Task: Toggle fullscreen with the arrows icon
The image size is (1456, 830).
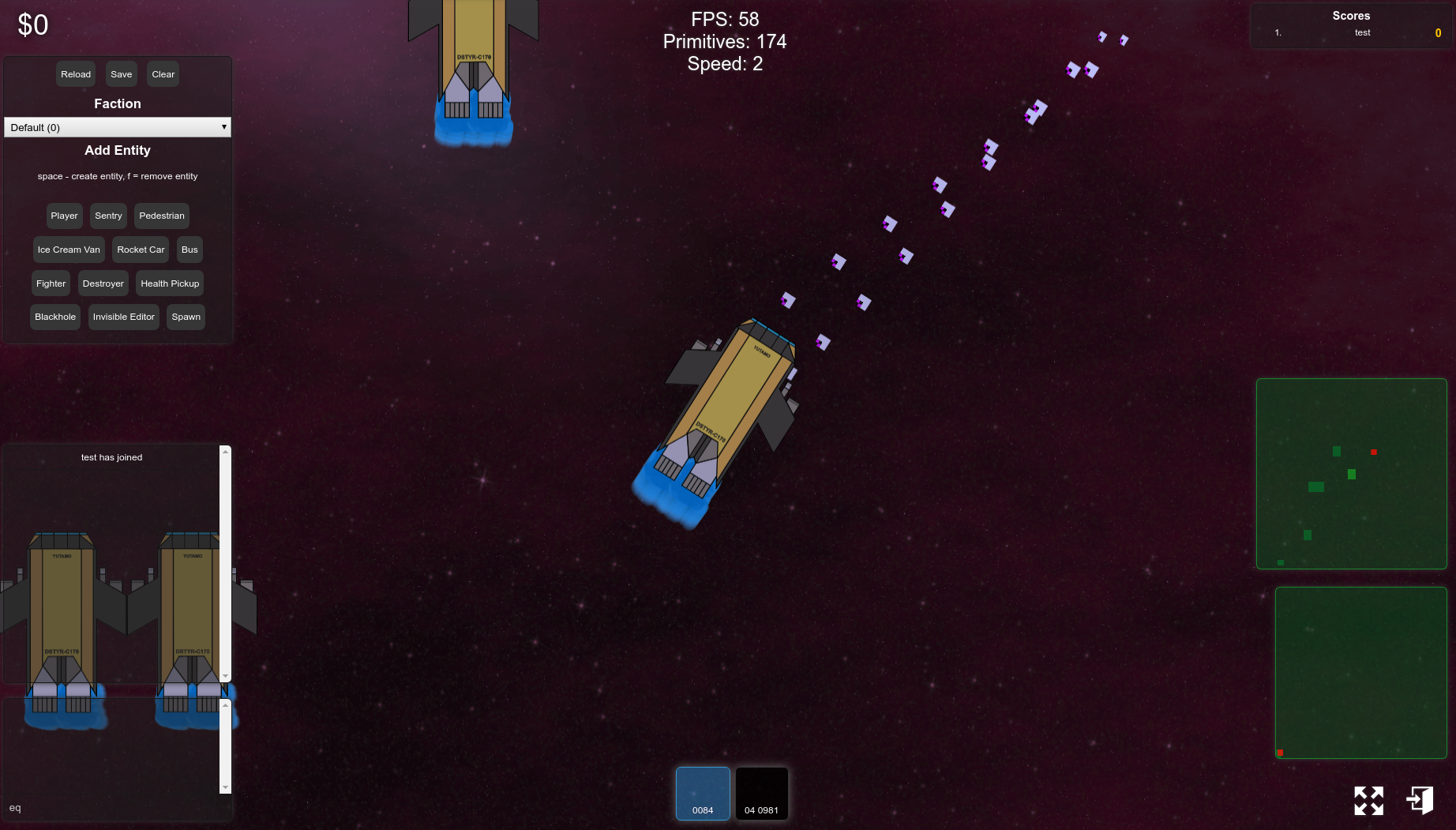Action: (x=1368, y=800)
